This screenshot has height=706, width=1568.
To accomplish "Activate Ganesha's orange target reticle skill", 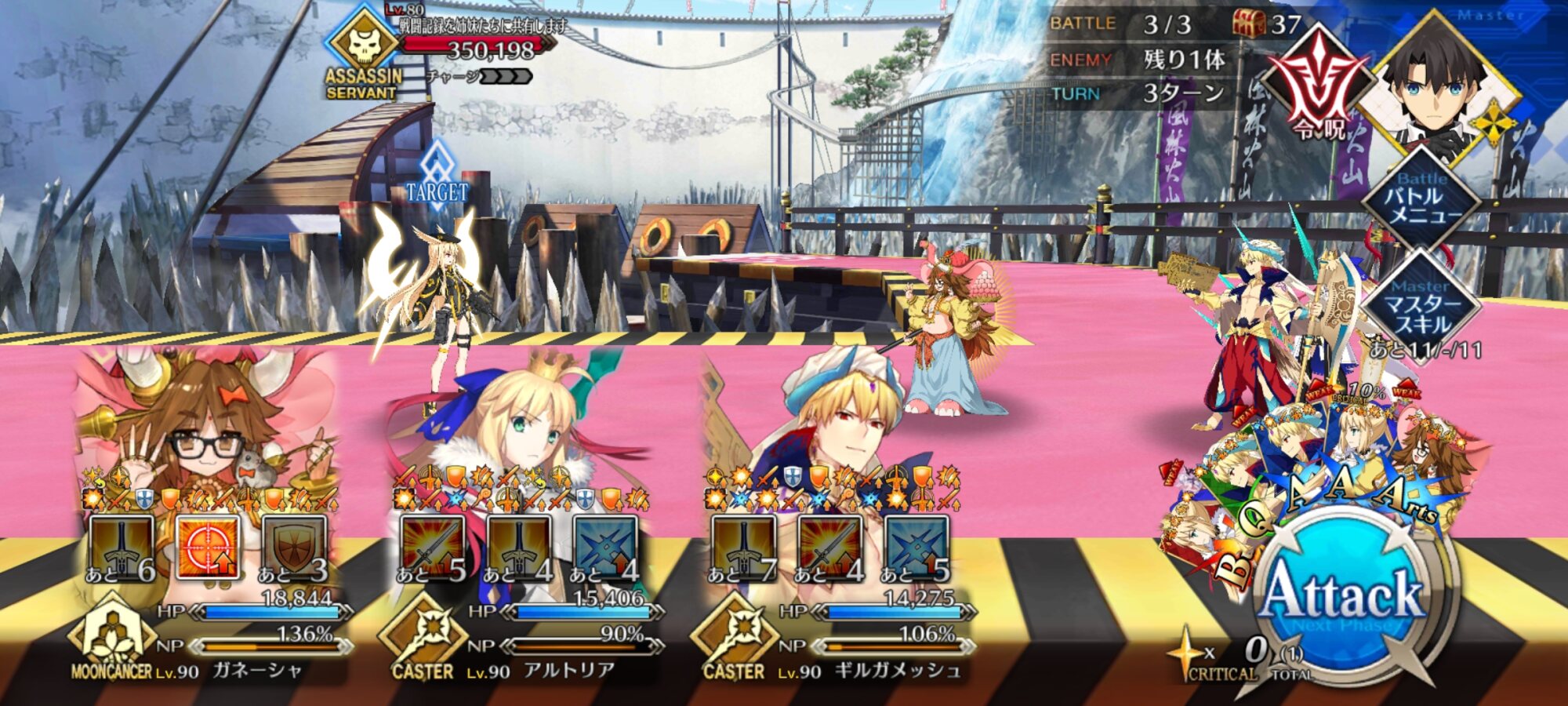I will click(x=208, y=547).
